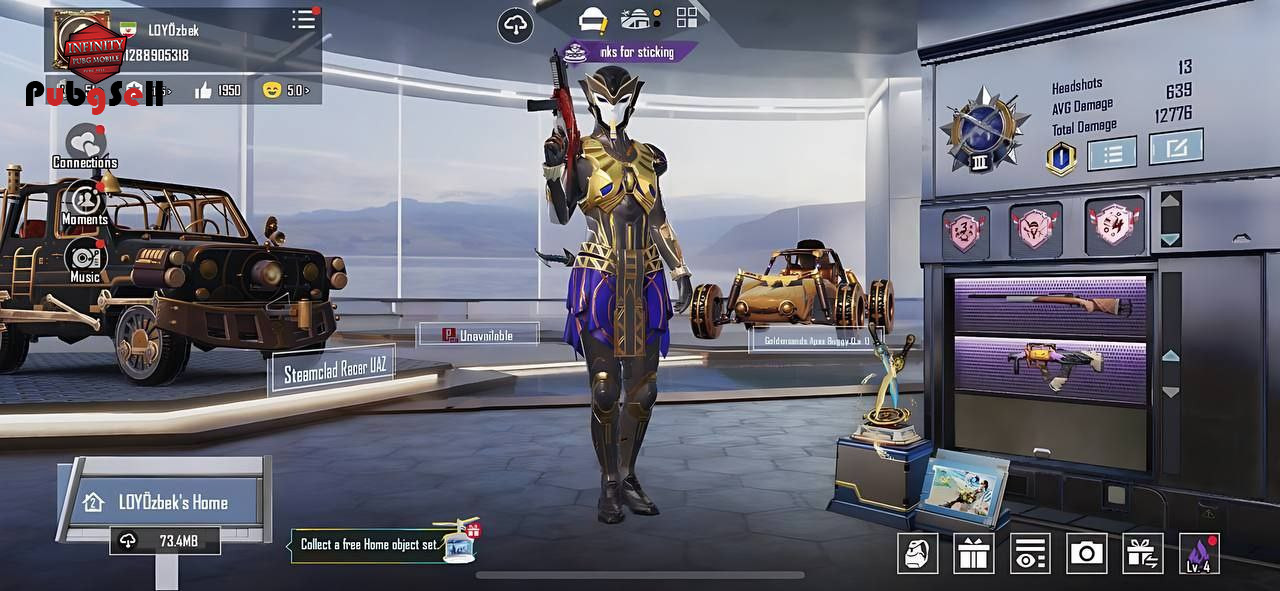Open the profile list menu with red dot
Screen dimensions: 1280x591
point(304,20)
